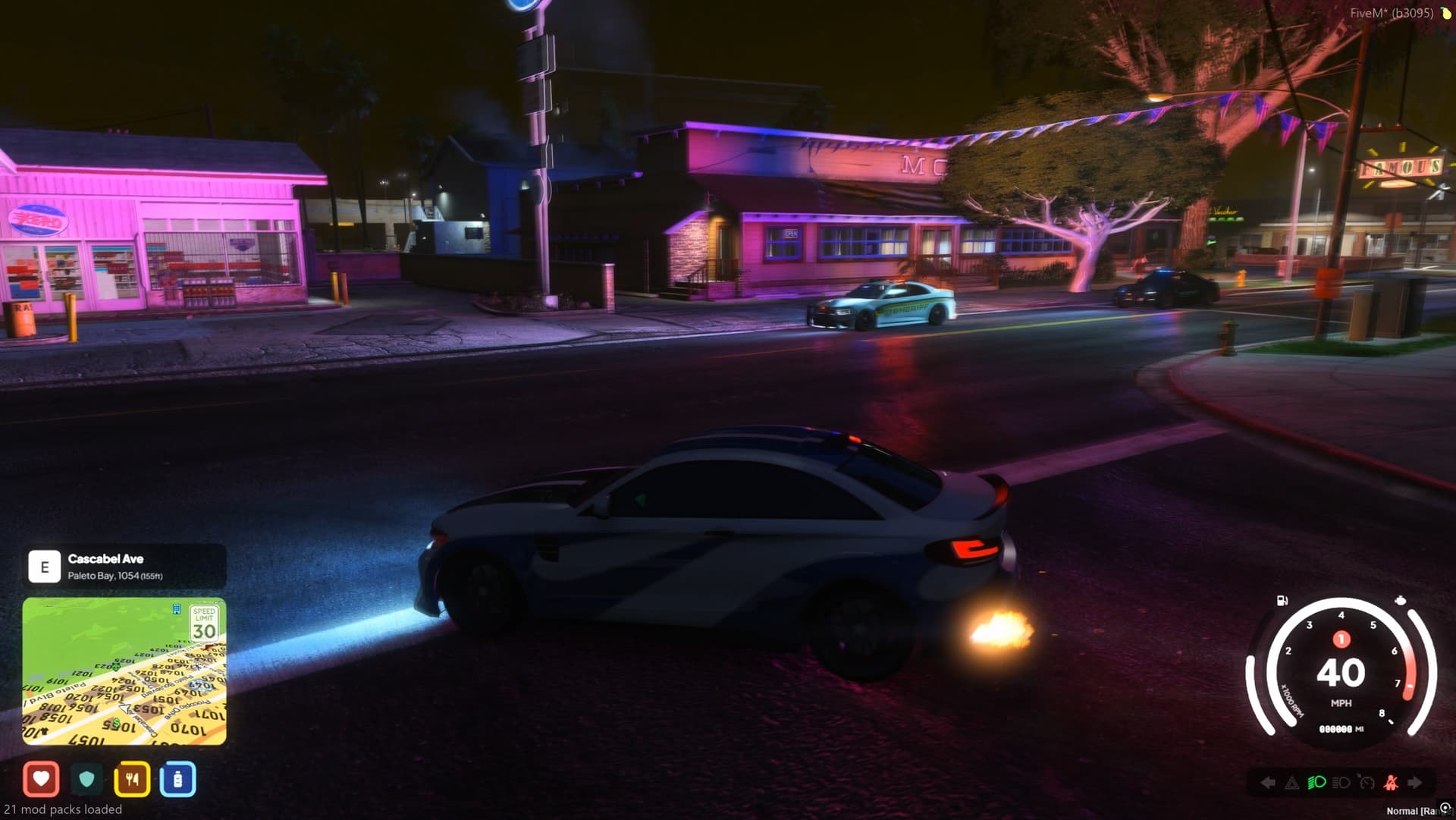Click the FiveM (b3095) label

click(x=1392, y=12)
